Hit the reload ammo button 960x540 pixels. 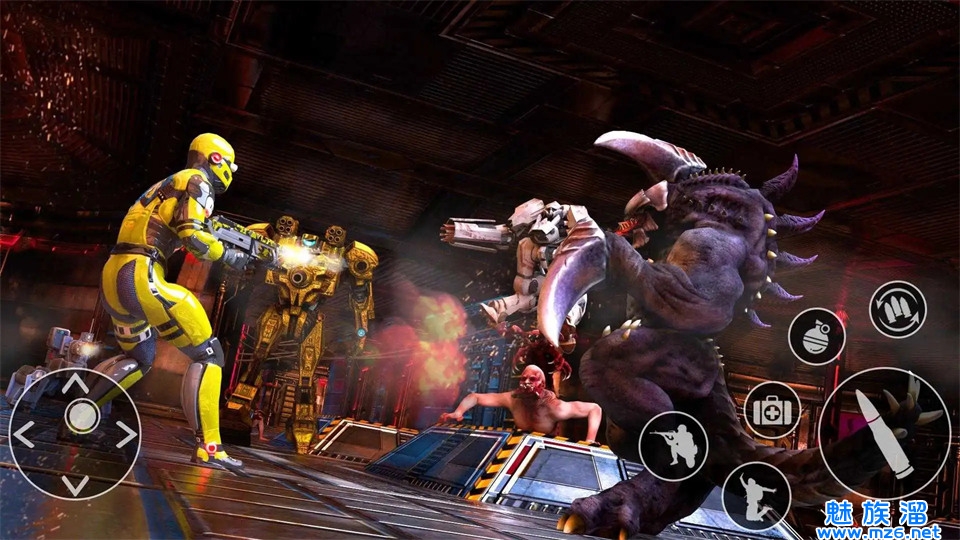897,310
